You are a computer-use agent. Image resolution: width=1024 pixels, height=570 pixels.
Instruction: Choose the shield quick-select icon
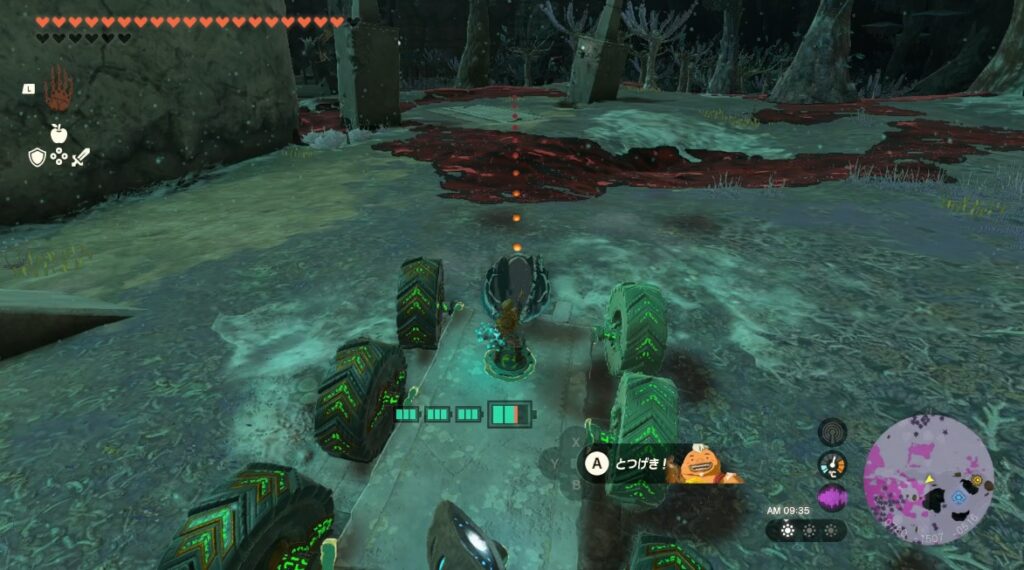36,156
